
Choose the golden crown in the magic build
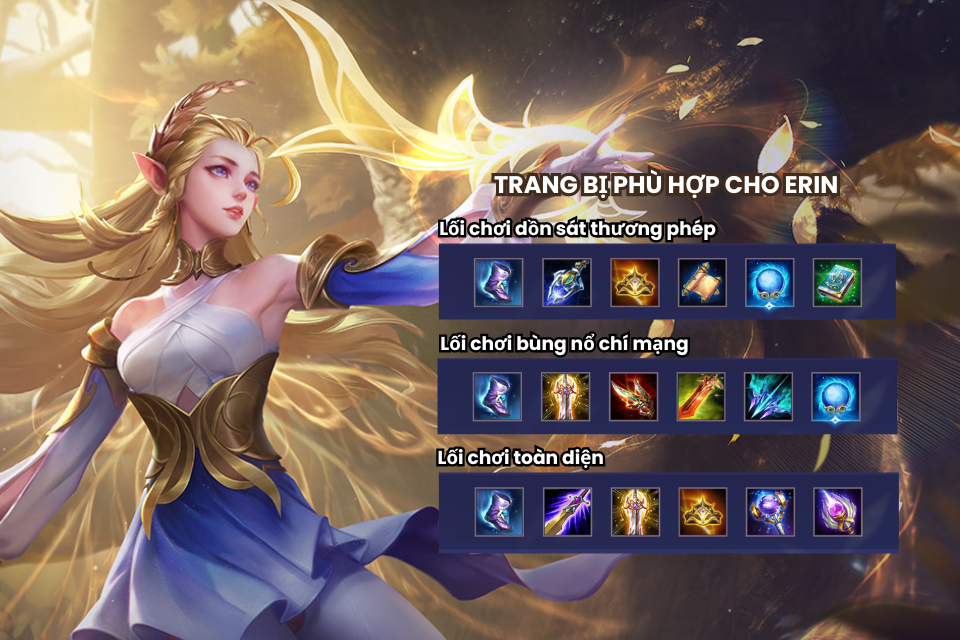point(634,282)
